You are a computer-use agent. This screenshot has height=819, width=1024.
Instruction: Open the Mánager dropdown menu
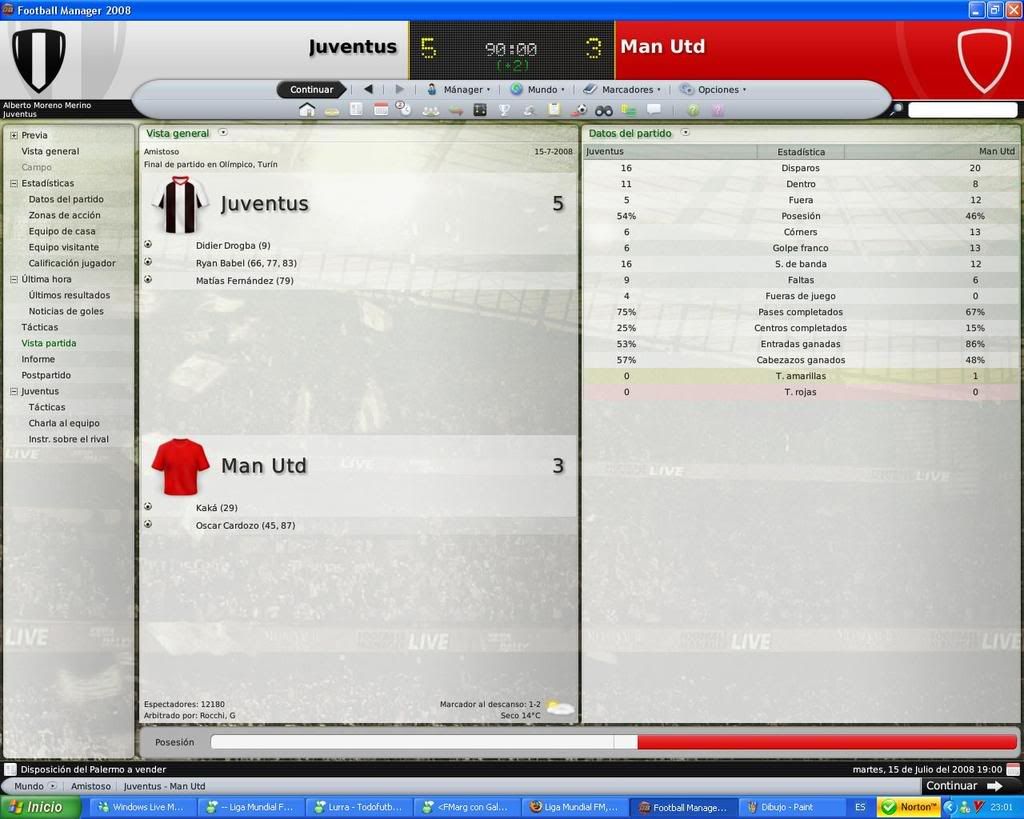(462, 90)
